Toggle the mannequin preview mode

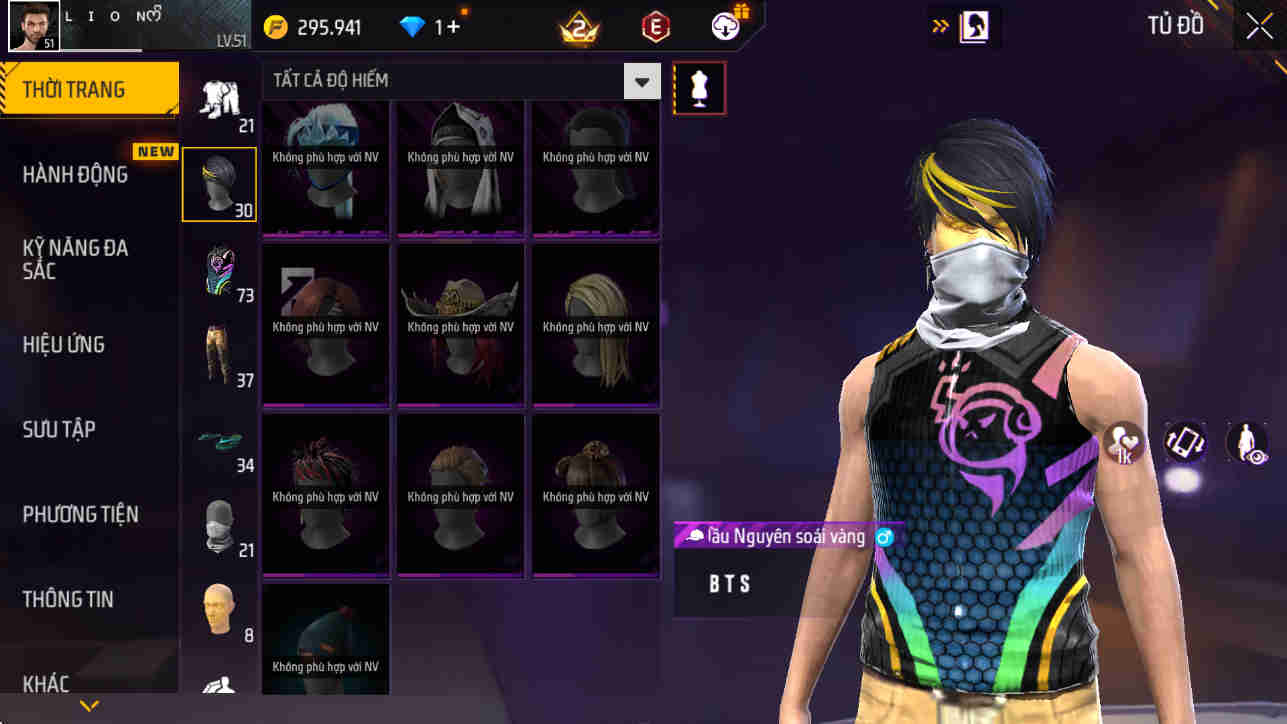tap(698, 88)
